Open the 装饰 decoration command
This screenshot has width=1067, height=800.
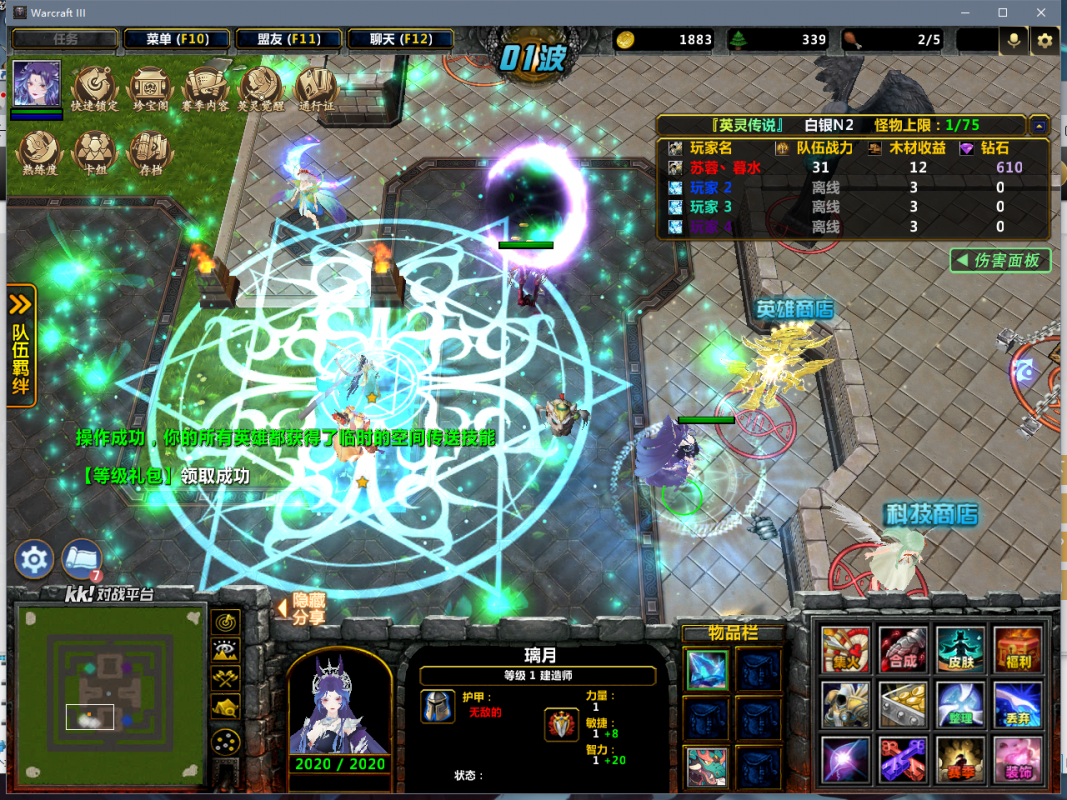[1017, 759]
